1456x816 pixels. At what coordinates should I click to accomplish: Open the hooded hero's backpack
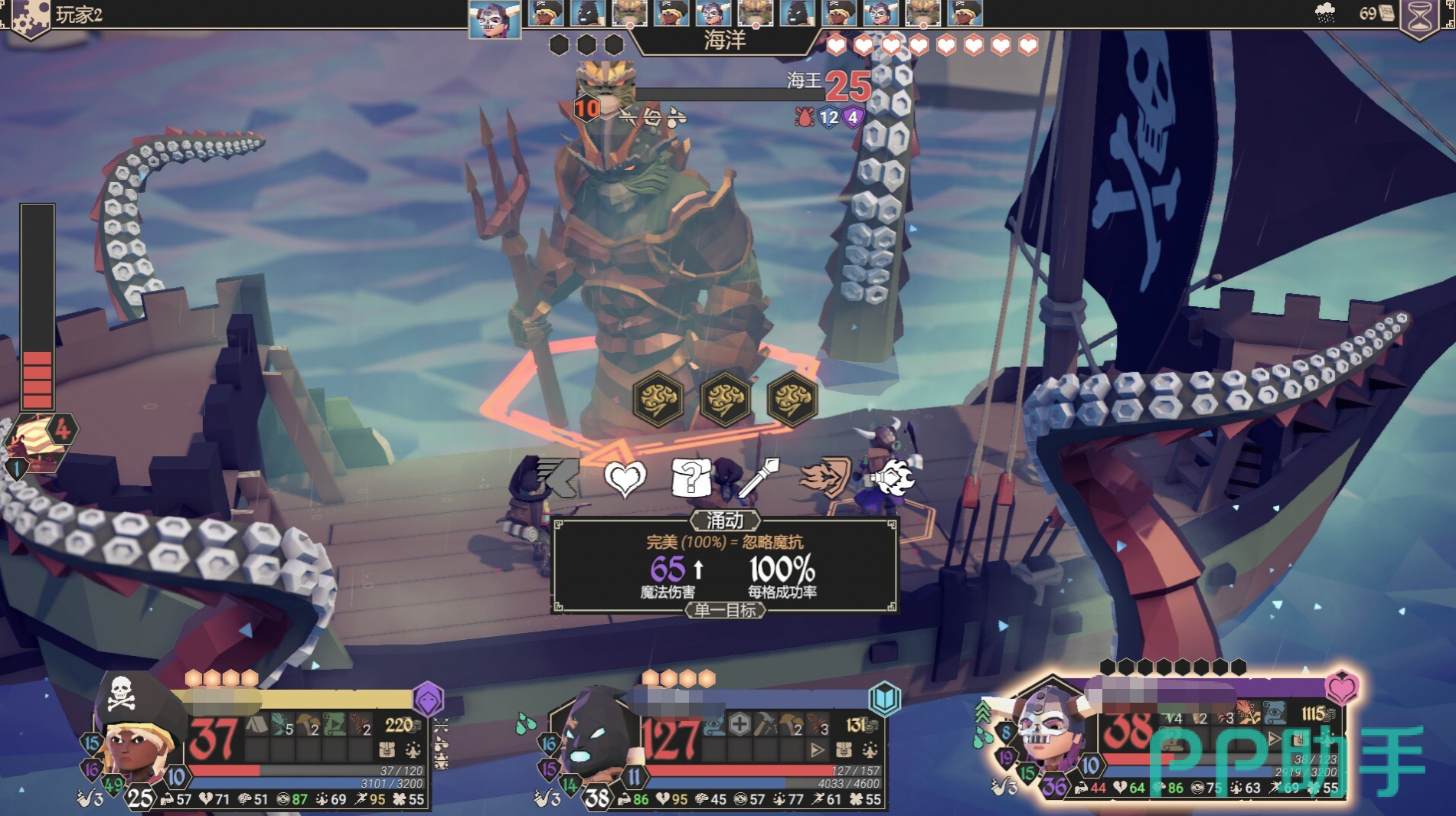click(845, 749)
